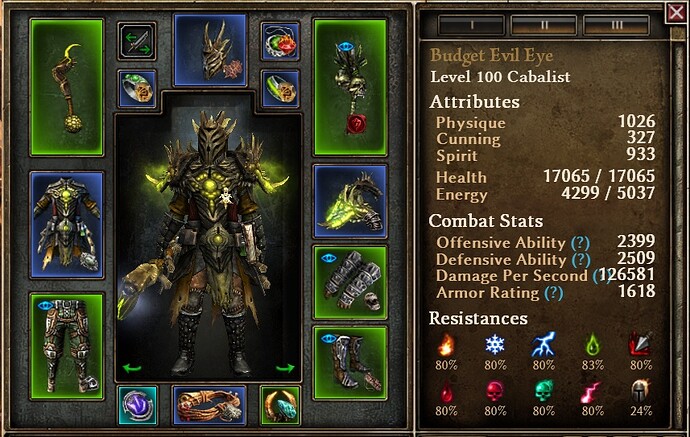The width and height of the screenshot is (690, 437).
Task: Select the belt slot
Action: 209,405
